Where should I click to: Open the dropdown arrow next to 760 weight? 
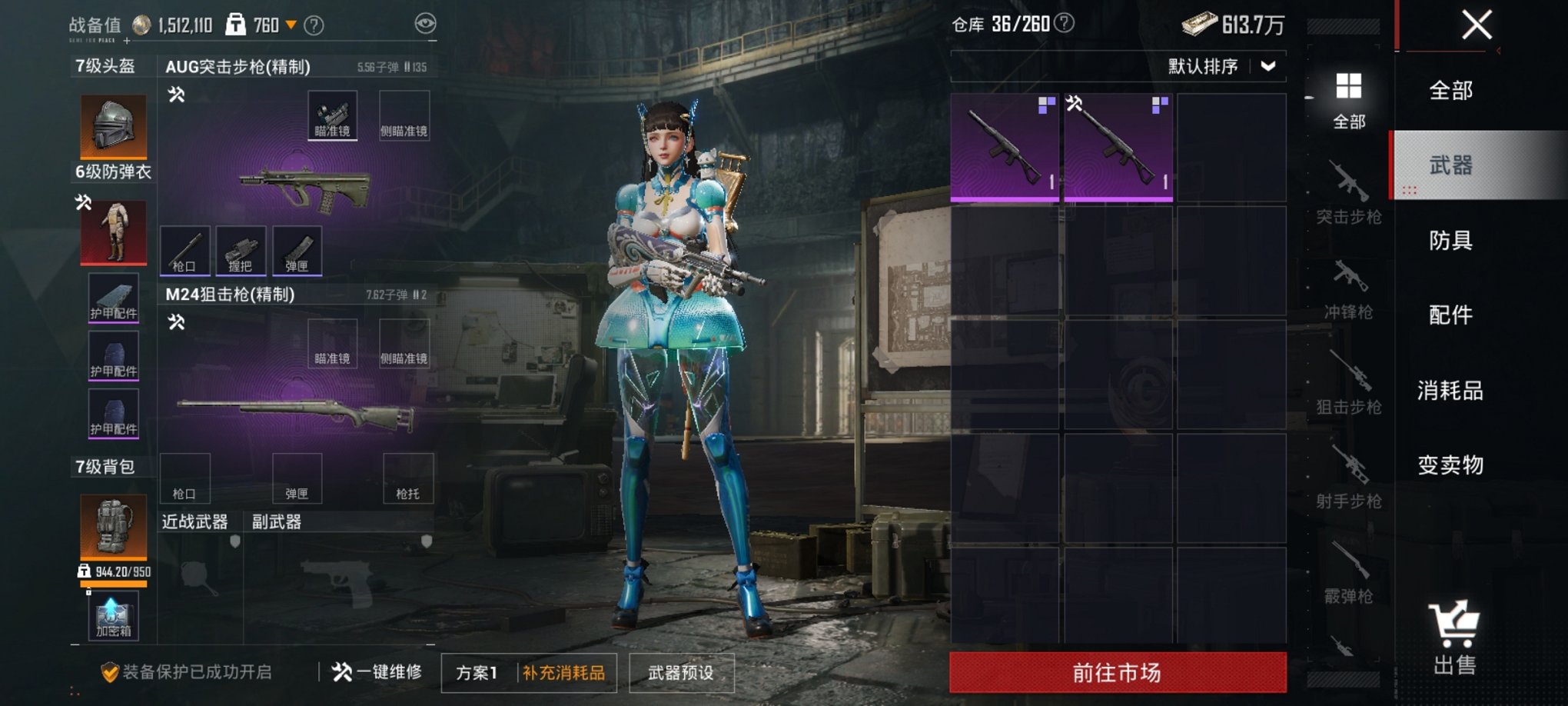coord(291,22)
